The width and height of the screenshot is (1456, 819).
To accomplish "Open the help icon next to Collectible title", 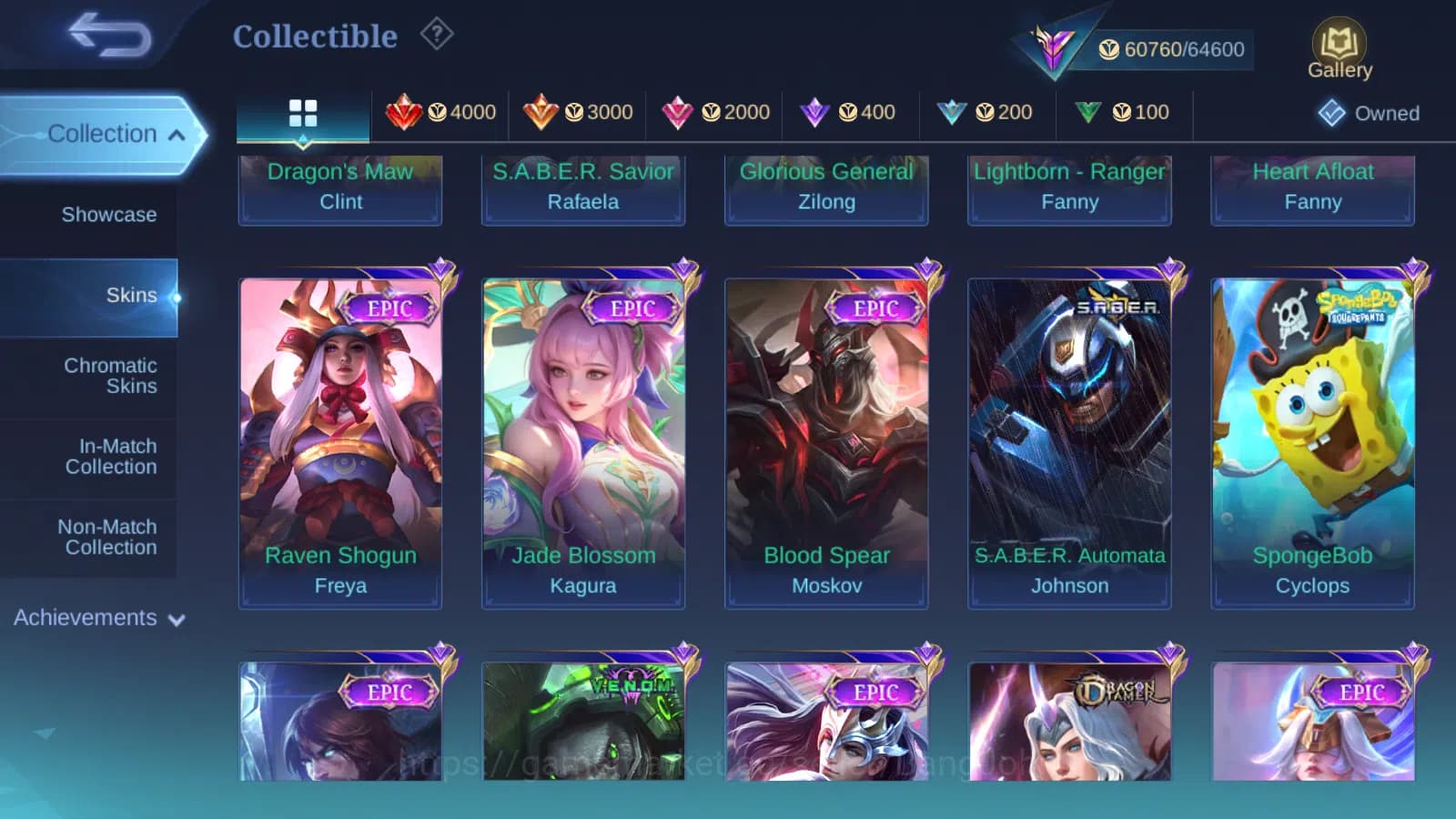I will [438, 34].
